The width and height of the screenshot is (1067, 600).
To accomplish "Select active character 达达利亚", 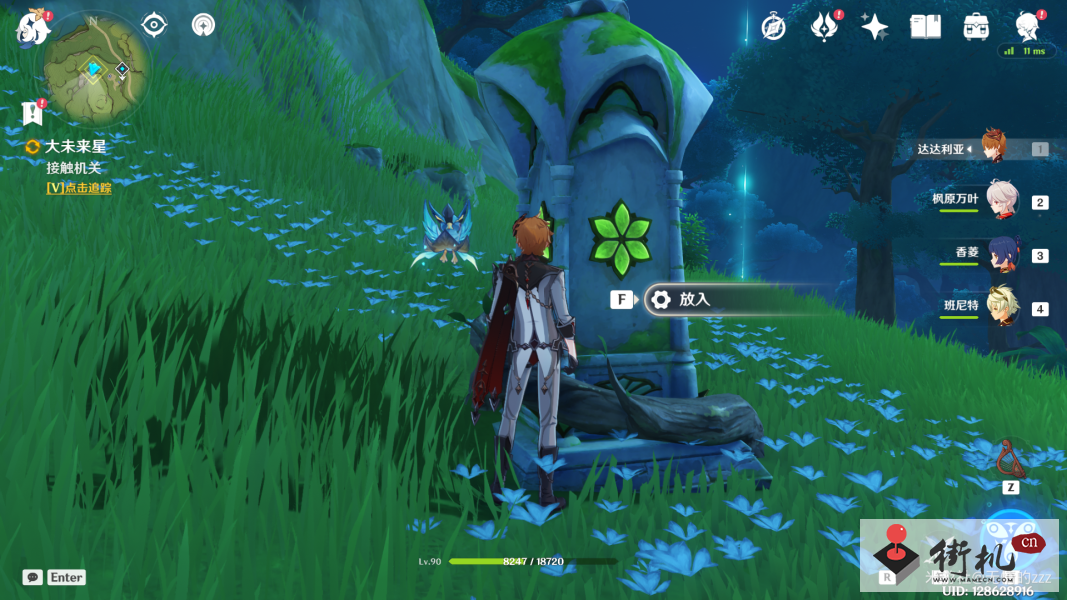I will pos(992,148).
